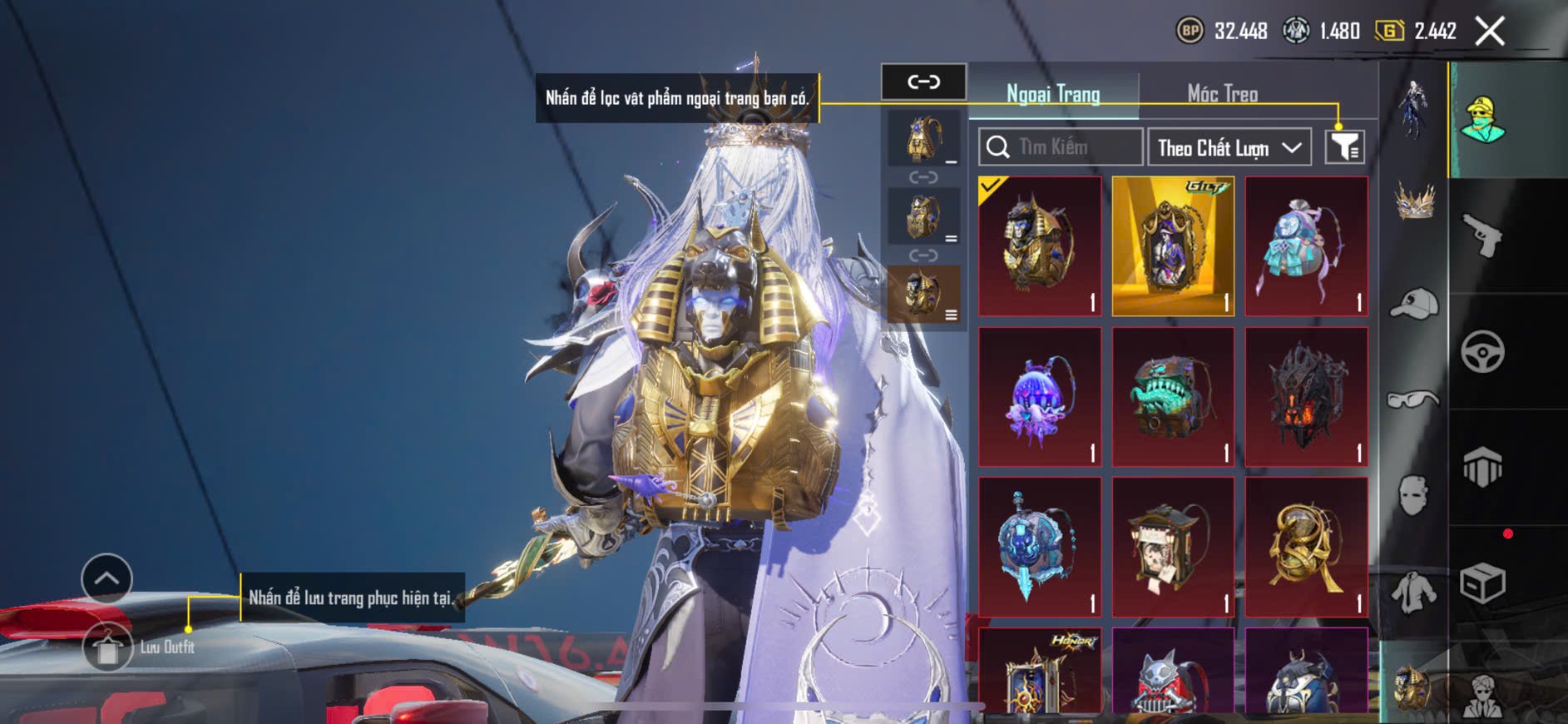Select the cap headwear category
The image size is (1568, 724).
point(1413,303)
